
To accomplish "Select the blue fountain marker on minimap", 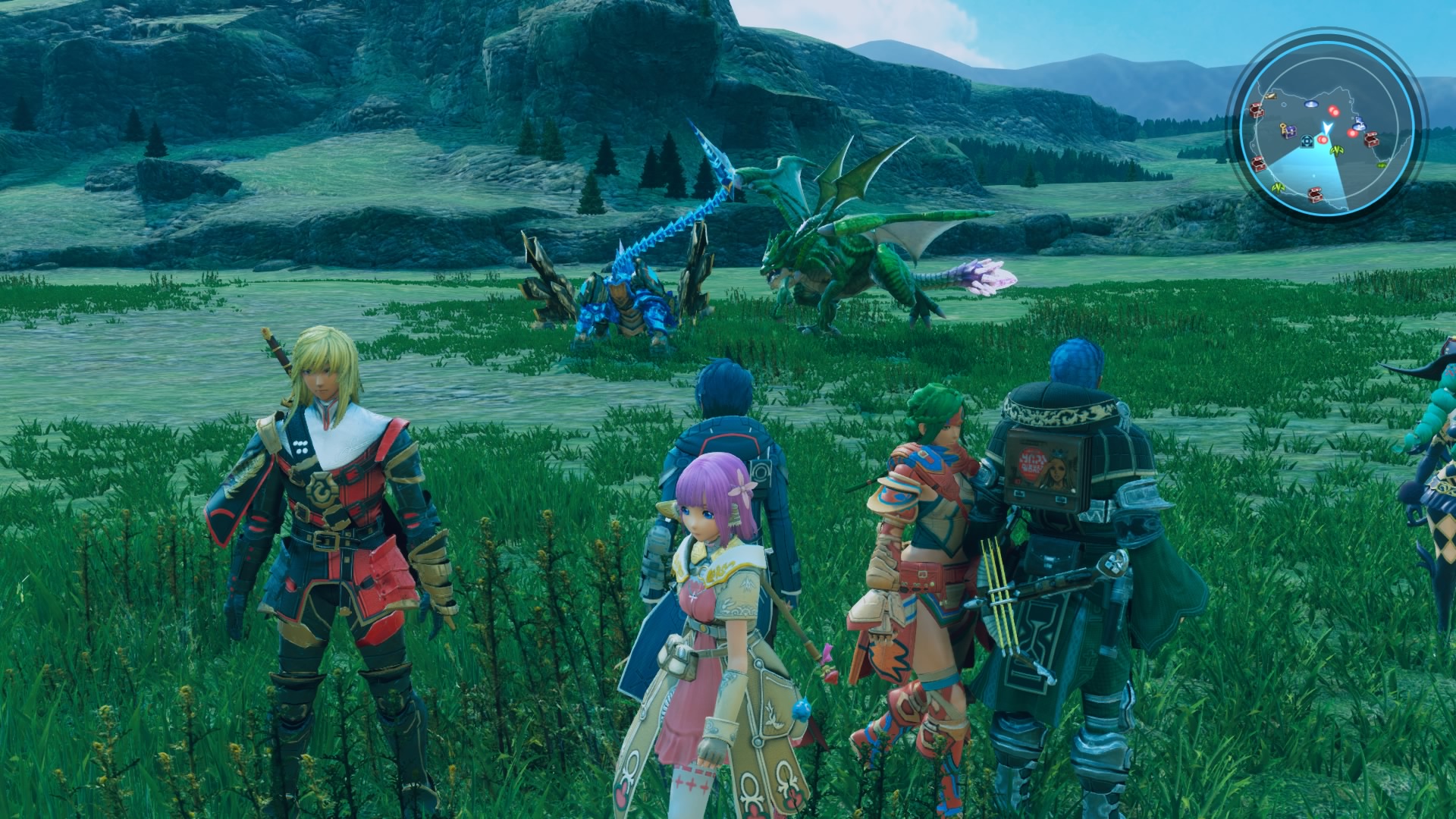I will pos(1359,125).
